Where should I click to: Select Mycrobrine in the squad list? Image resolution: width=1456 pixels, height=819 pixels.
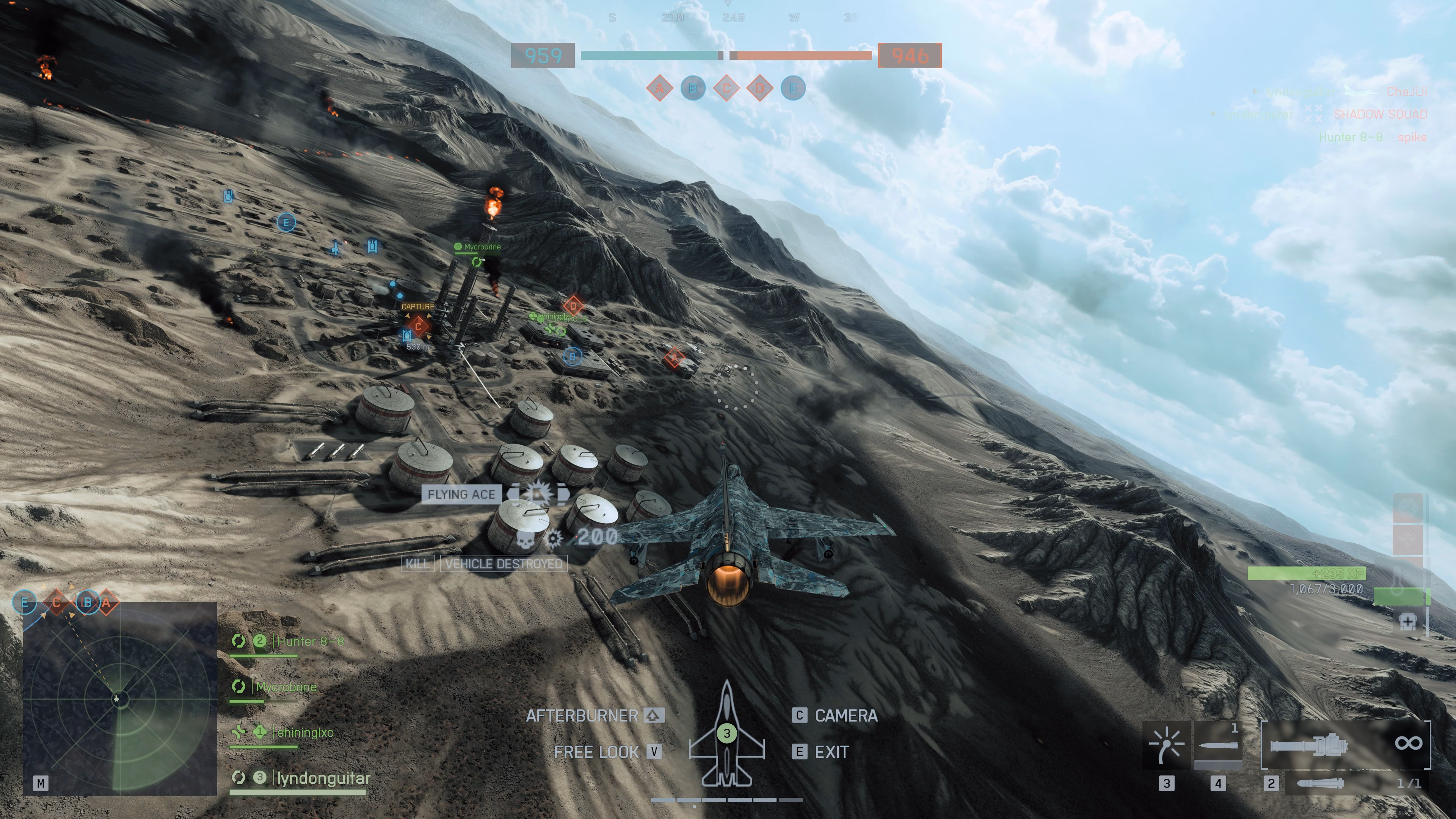point(286,687)
